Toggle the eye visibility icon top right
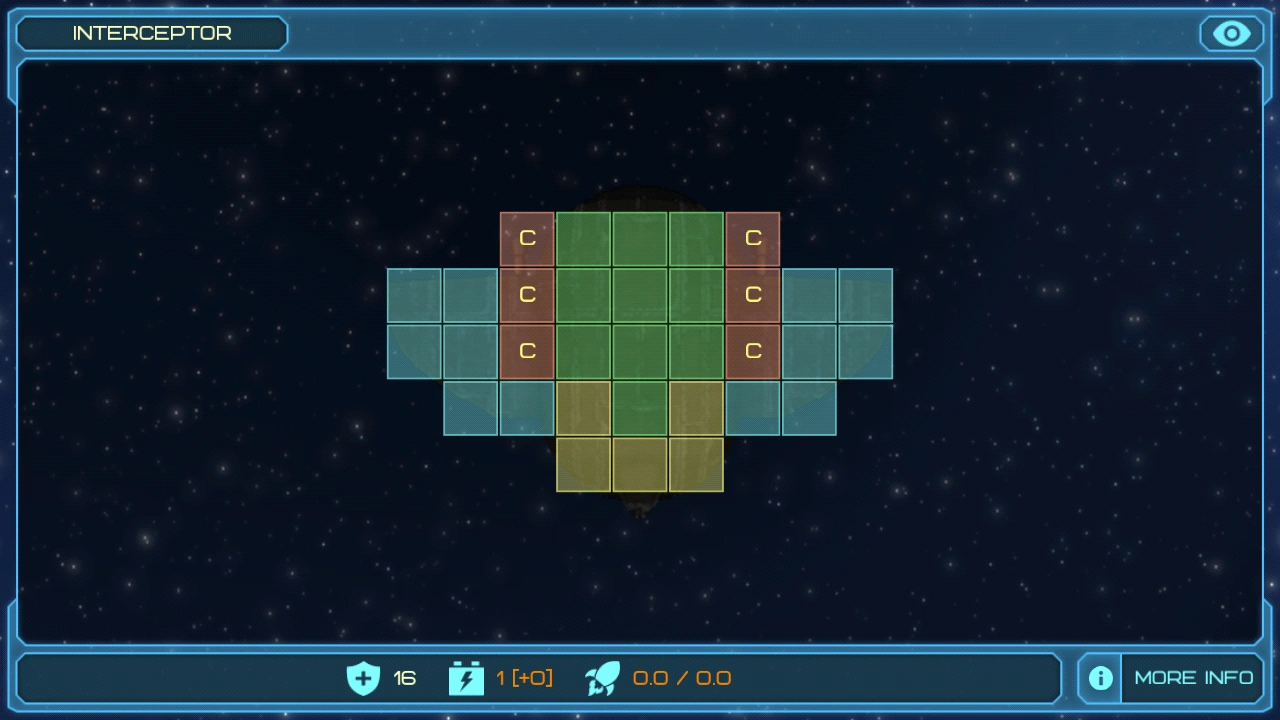The width and height of the screenshot is (1280, 720). point(1230,33)
